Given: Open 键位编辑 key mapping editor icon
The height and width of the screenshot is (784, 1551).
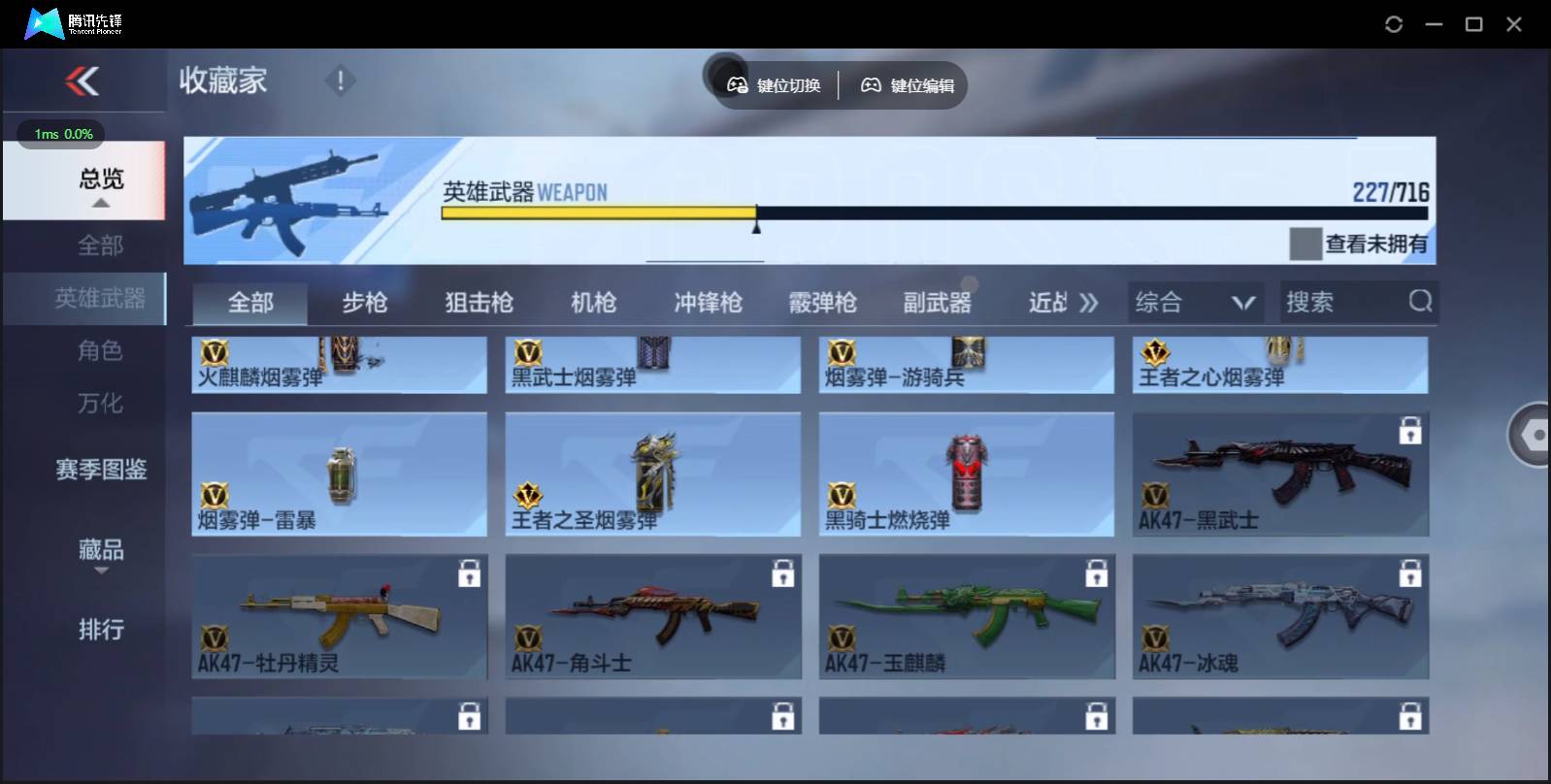Looking at the screenshot, I should pyautogui.click(x=872, y=84).
